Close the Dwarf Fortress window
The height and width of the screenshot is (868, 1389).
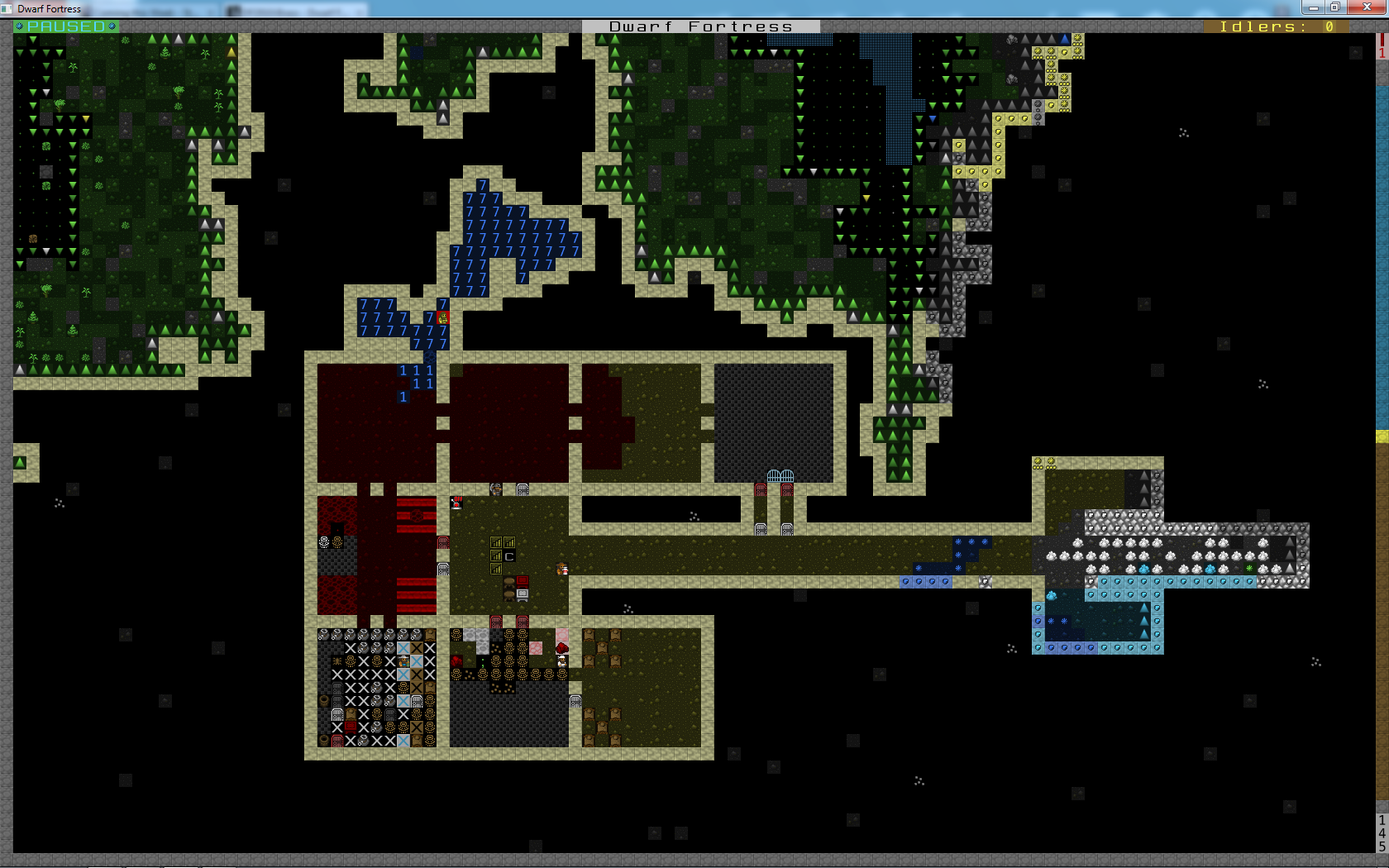[1366, 7]
